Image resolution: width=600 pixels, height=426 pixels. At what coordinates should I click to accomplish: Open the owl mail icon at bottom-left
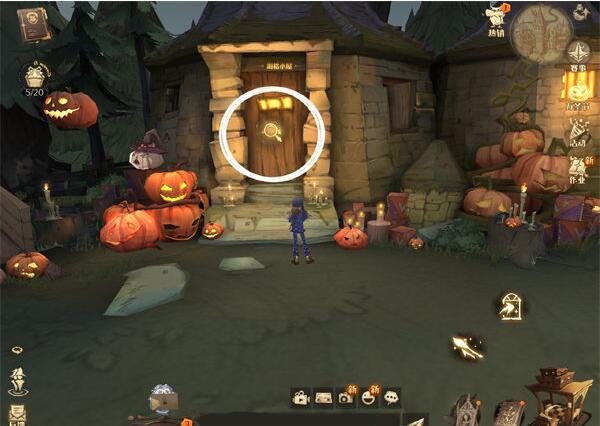tap(161, 397)
